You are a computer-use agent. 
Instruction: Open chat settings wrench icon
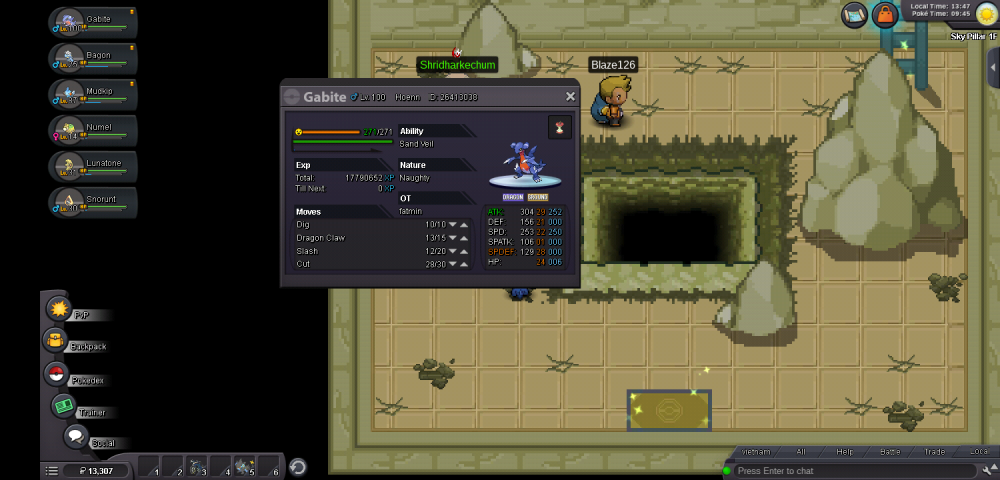click(988, 470)
